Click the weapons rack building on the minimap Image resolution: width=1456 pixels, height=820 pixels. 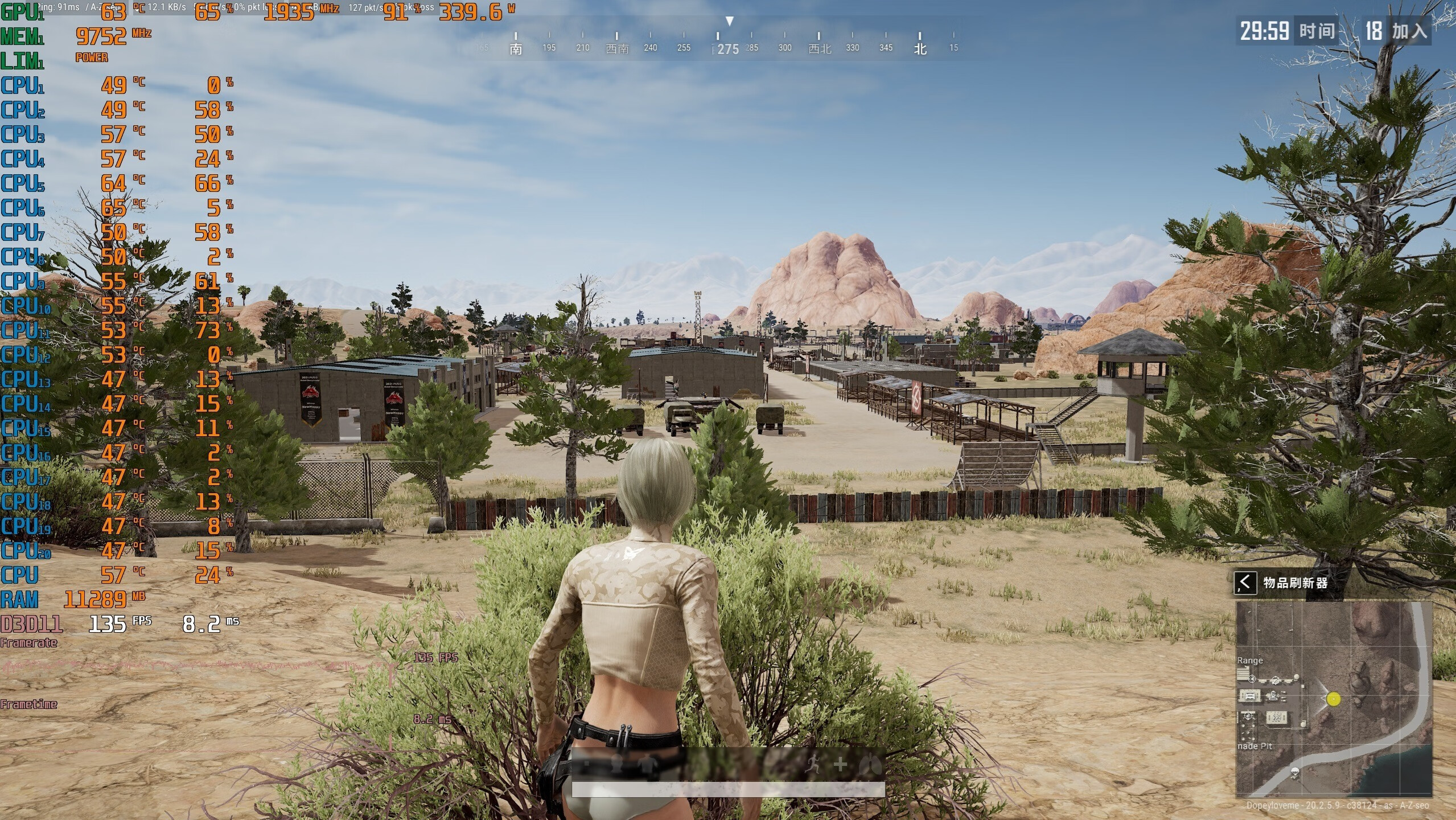[x=1277, y=717]
